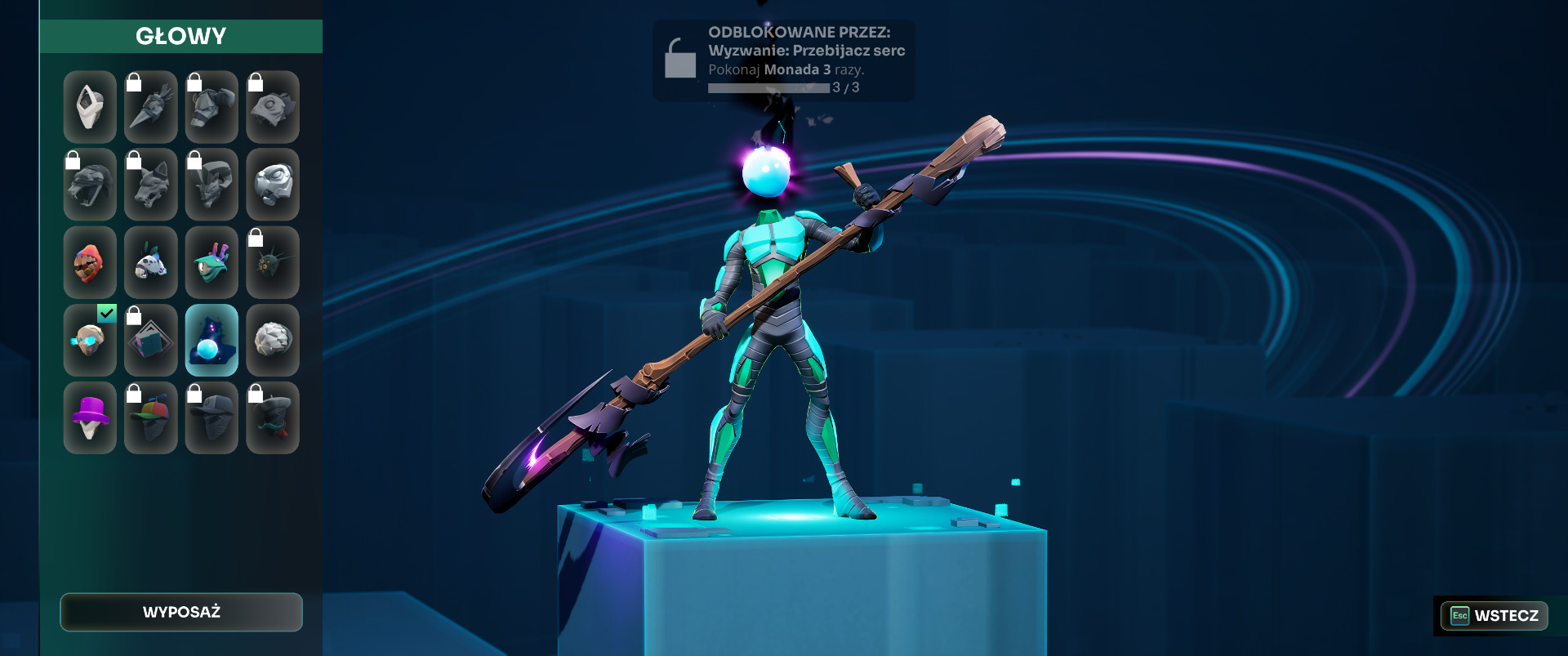Choose the white faceted rock head
This screenshot has height=656, width=1568.
coord(273,341)
